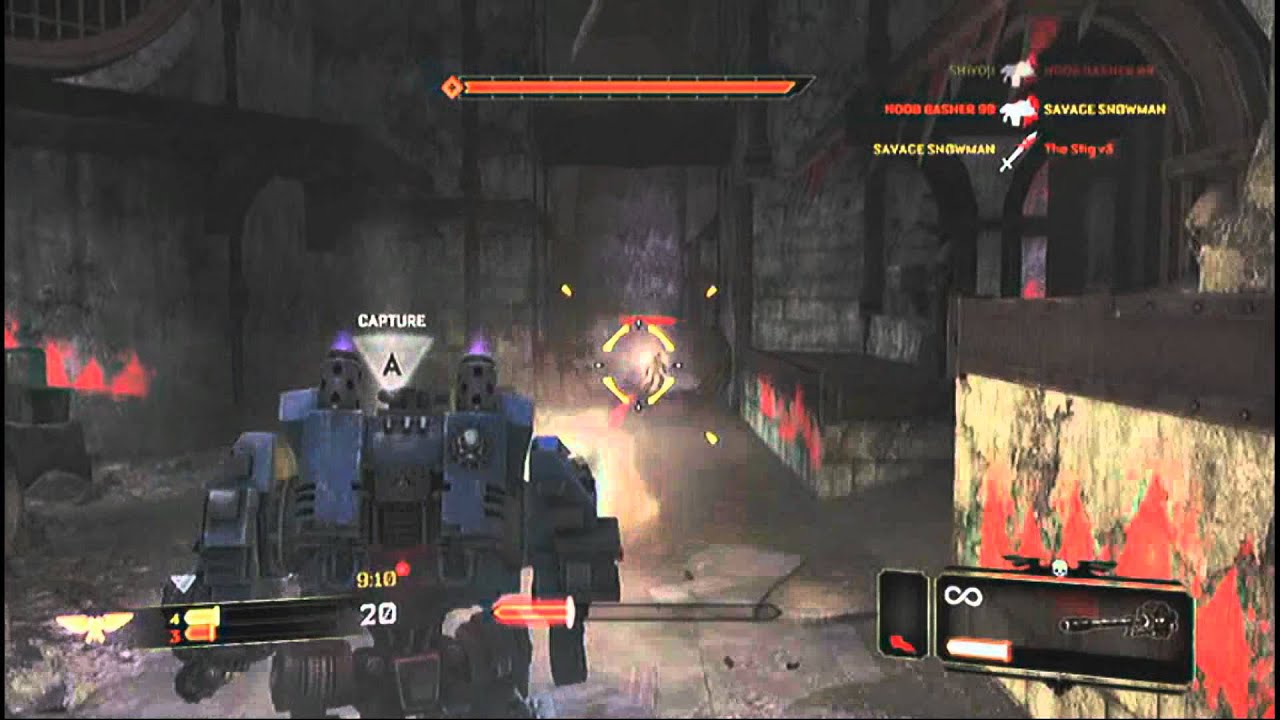This screenshot has width=1280, height=720.
Task: Click the diamond marker on the health bar
Action: [454, 87]
